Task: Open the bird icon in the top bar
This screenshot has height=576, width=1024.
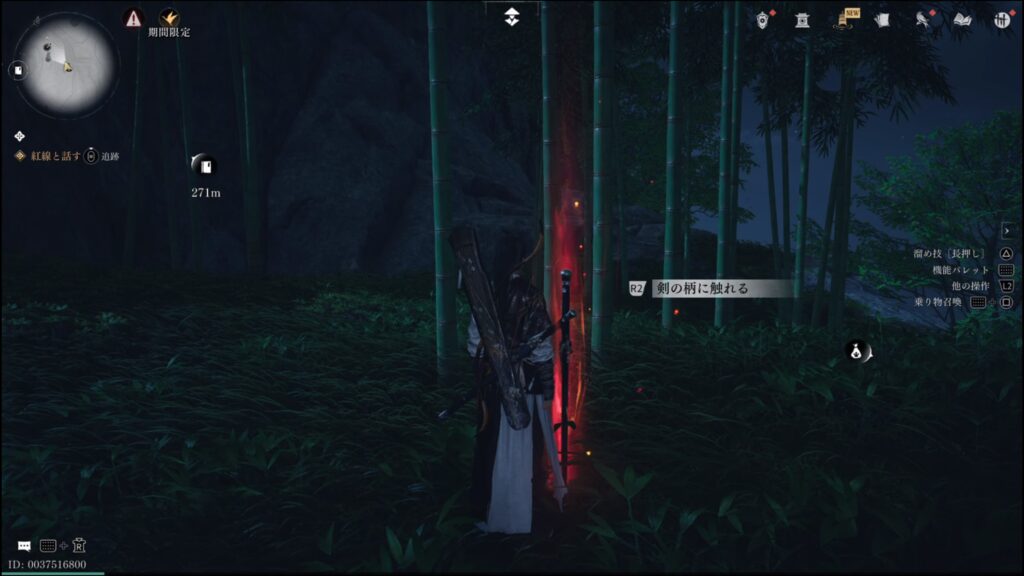Action: [923, 20]
